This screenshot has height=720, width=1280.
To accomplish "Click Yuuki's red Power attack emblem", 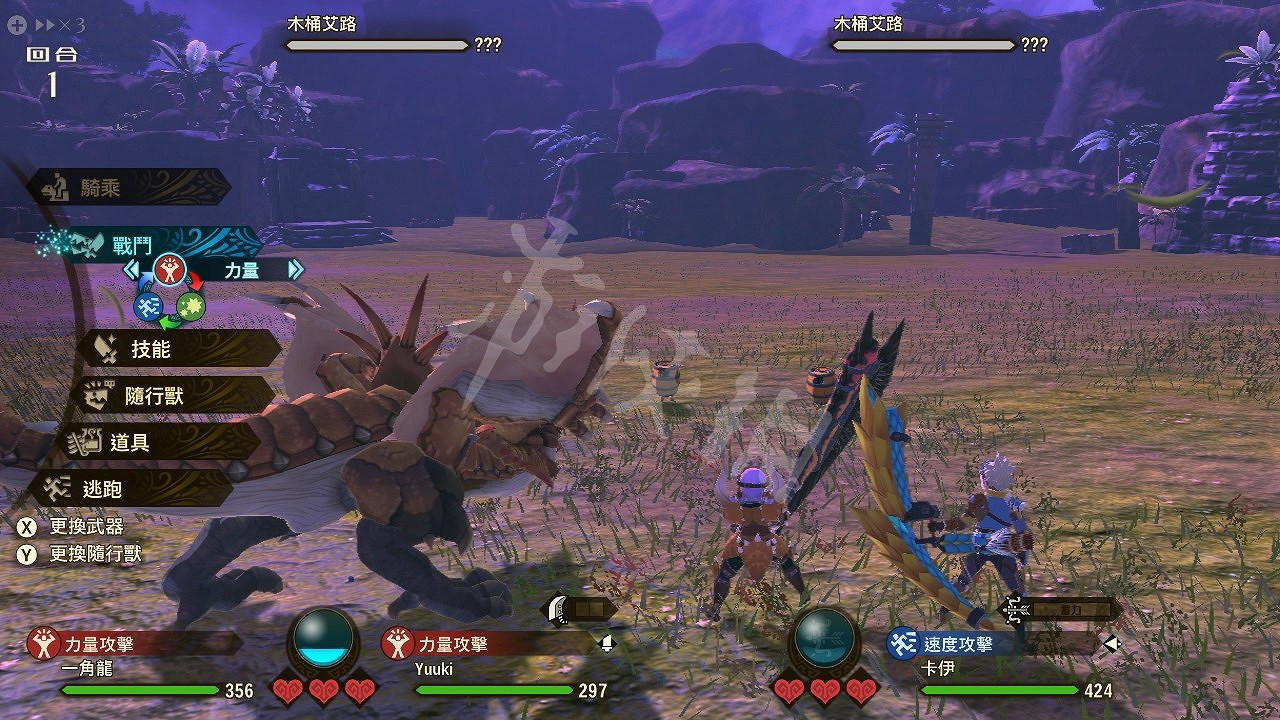I will click(x=396, y=645).
